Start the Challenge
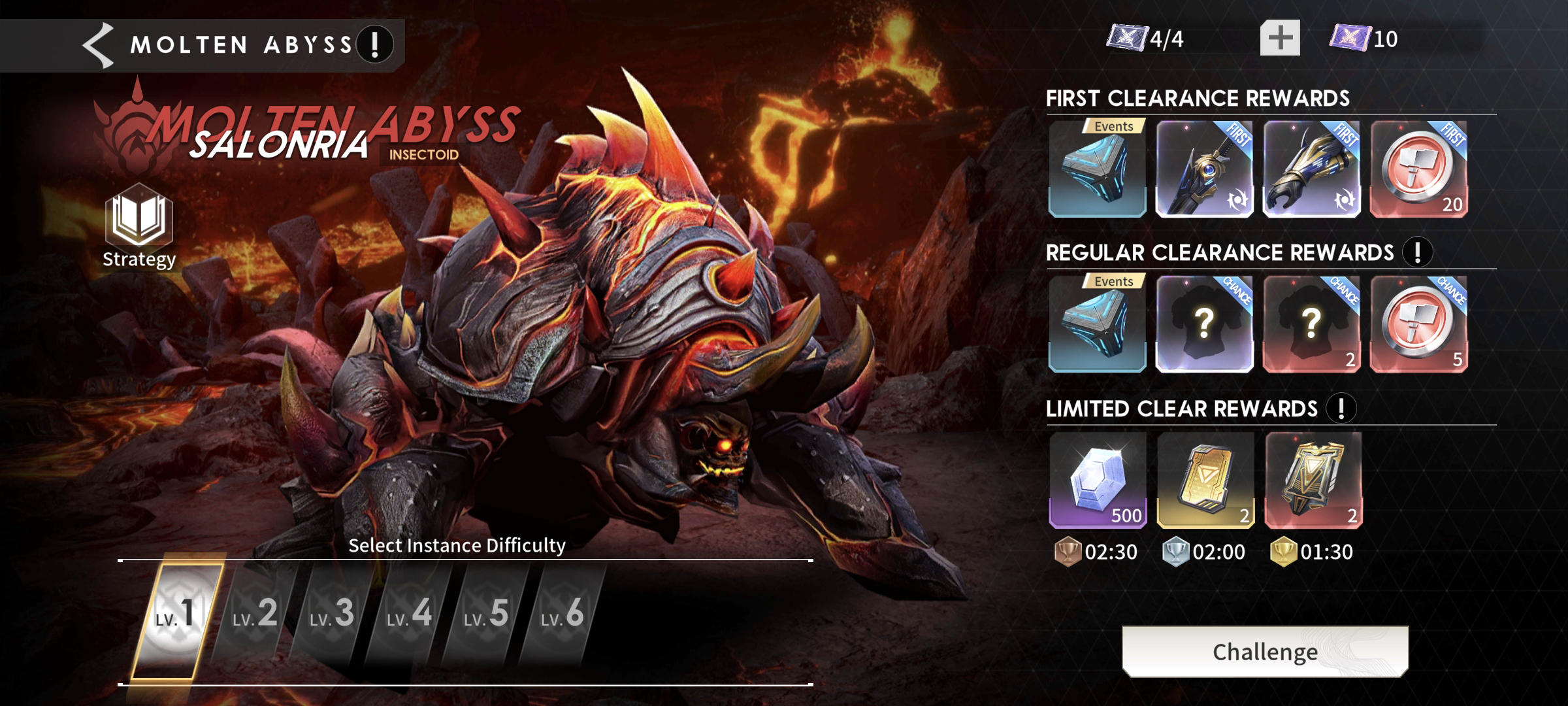The image size is (1568, 706). pos(1265,651)
